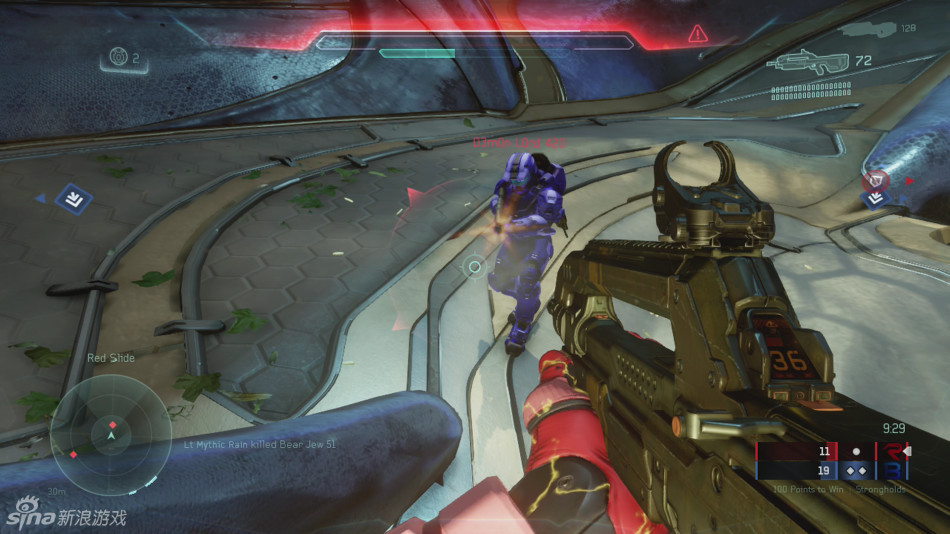This screenshot has height=534, width=950.
Task: Select the blue stronghold waypoint marker
Action: (73, 198)
